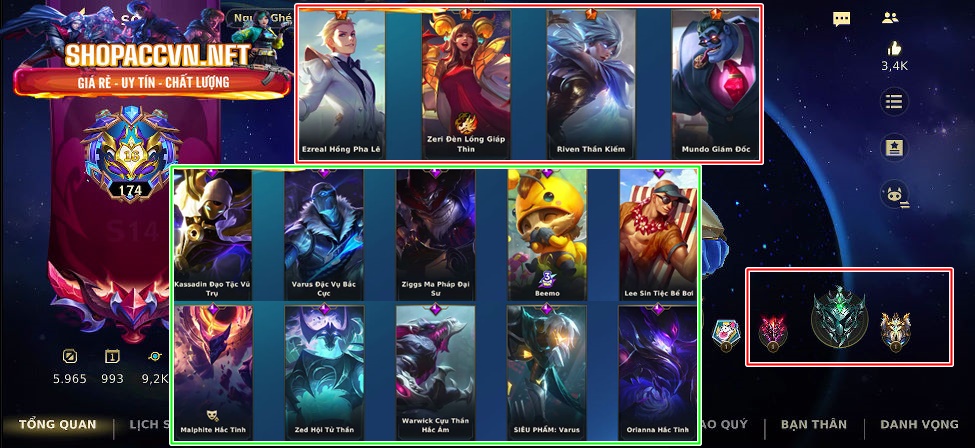The height and width of the screenshot is (448, 975).
Task: Open the Bạn Thân tab
Action: (813, 424)
